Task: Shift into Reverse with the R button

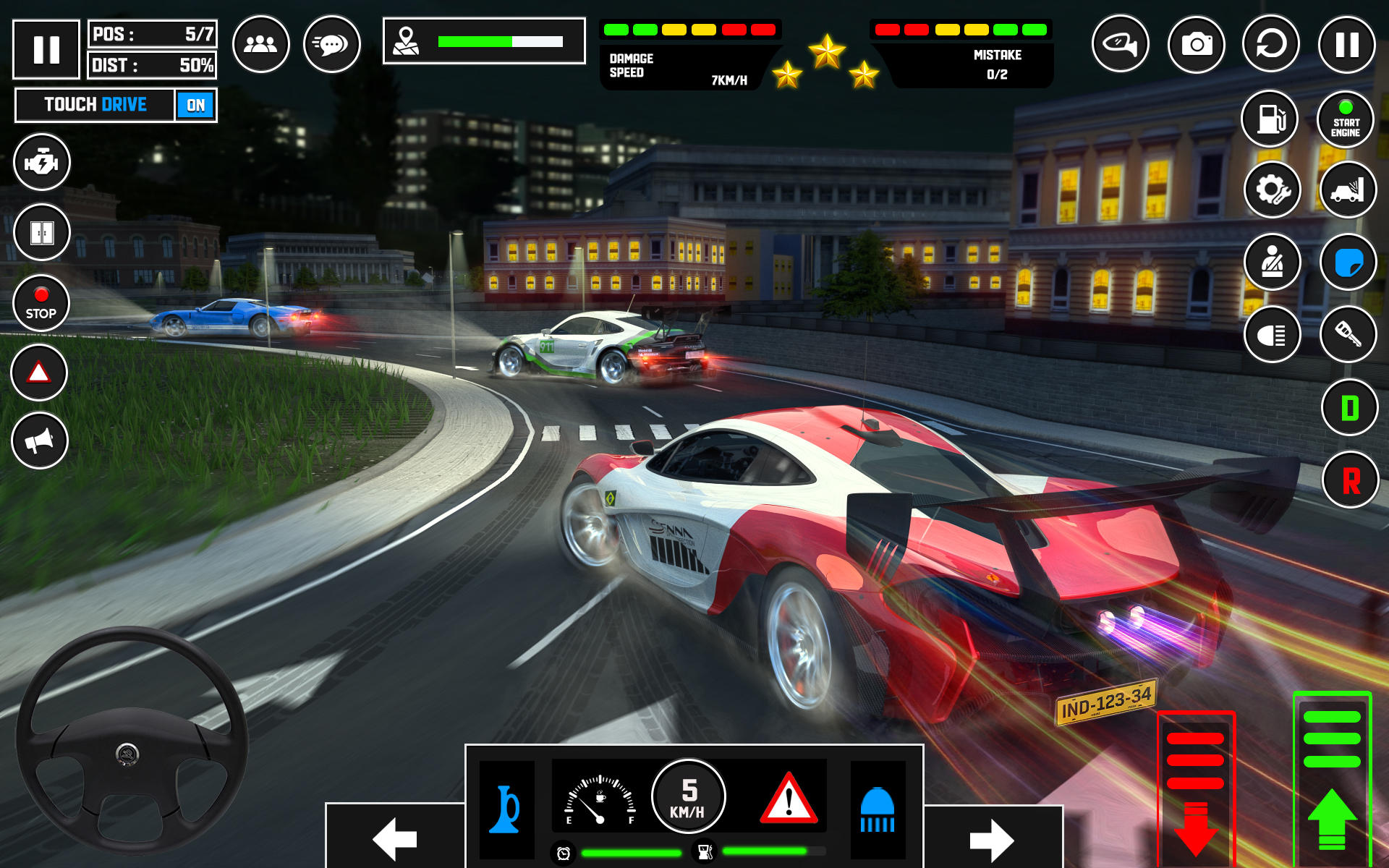Action: pos(1350,480)
